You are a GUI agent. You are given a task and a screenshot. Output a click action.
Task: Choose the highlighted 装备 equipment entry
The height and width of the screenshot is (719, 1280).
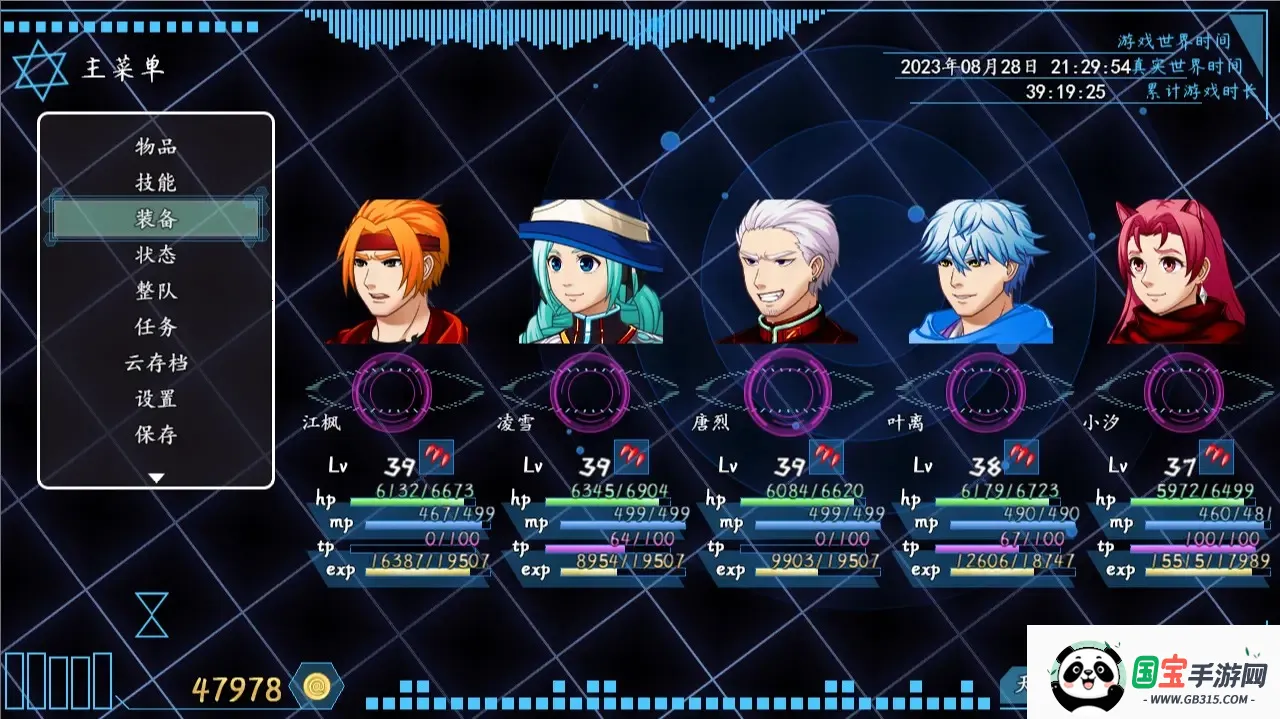[x=156, y=219]
